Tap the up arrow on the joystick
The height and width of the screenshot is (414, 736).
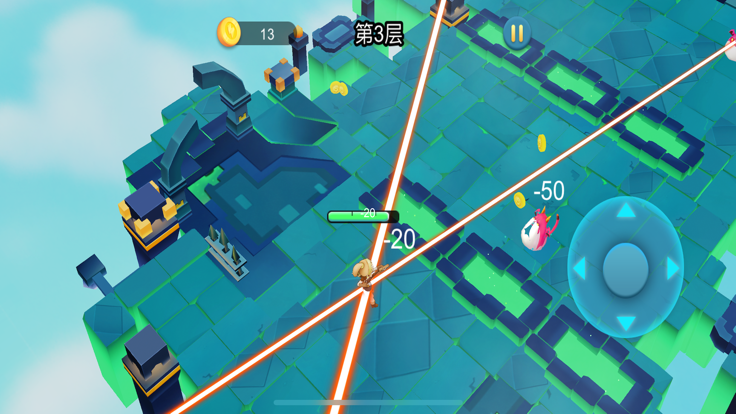pos(625,212)
